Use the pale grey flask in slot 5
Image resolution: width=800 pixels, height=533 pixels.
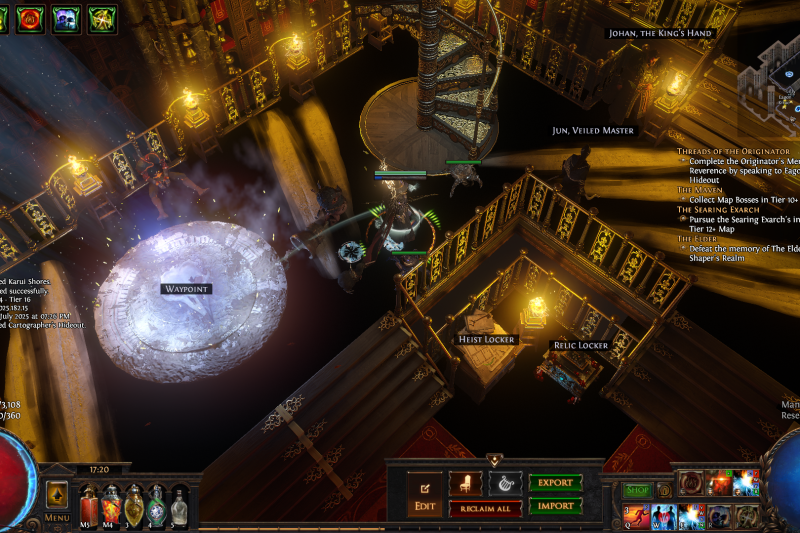[x=178, y=504]
